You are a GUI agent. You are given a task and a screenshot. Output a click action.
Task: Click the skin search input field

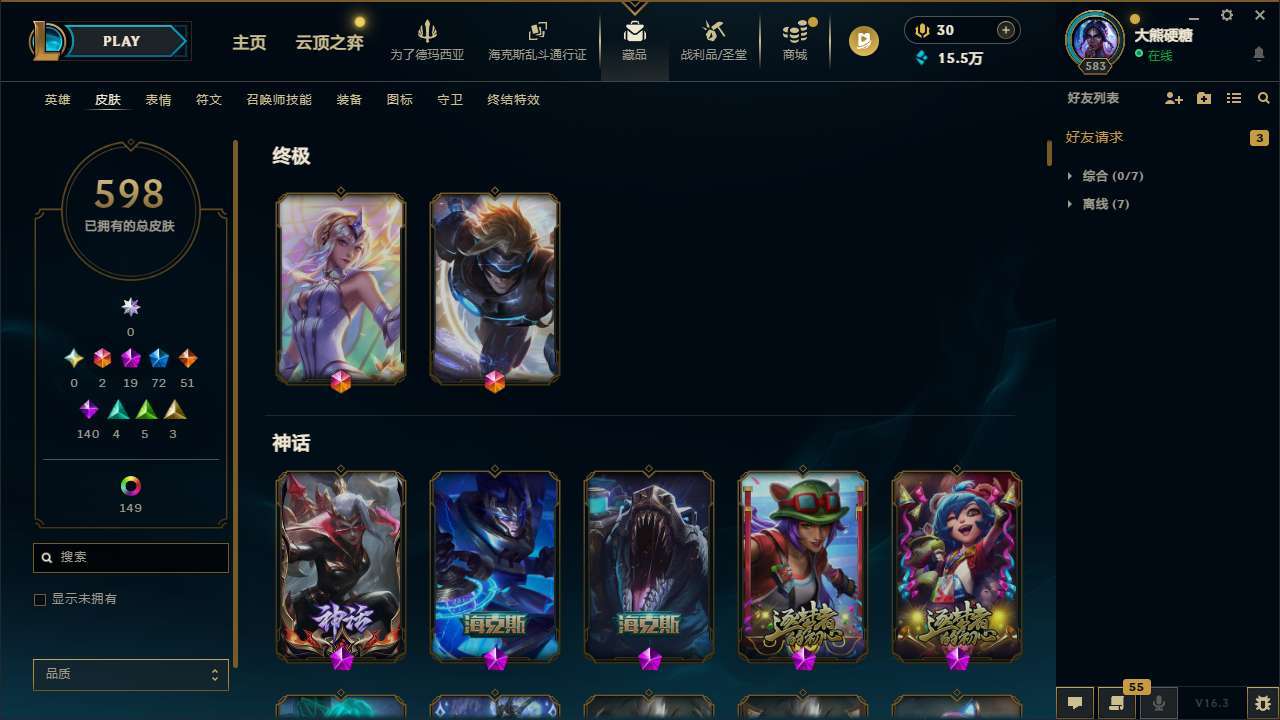coord(130,557)
